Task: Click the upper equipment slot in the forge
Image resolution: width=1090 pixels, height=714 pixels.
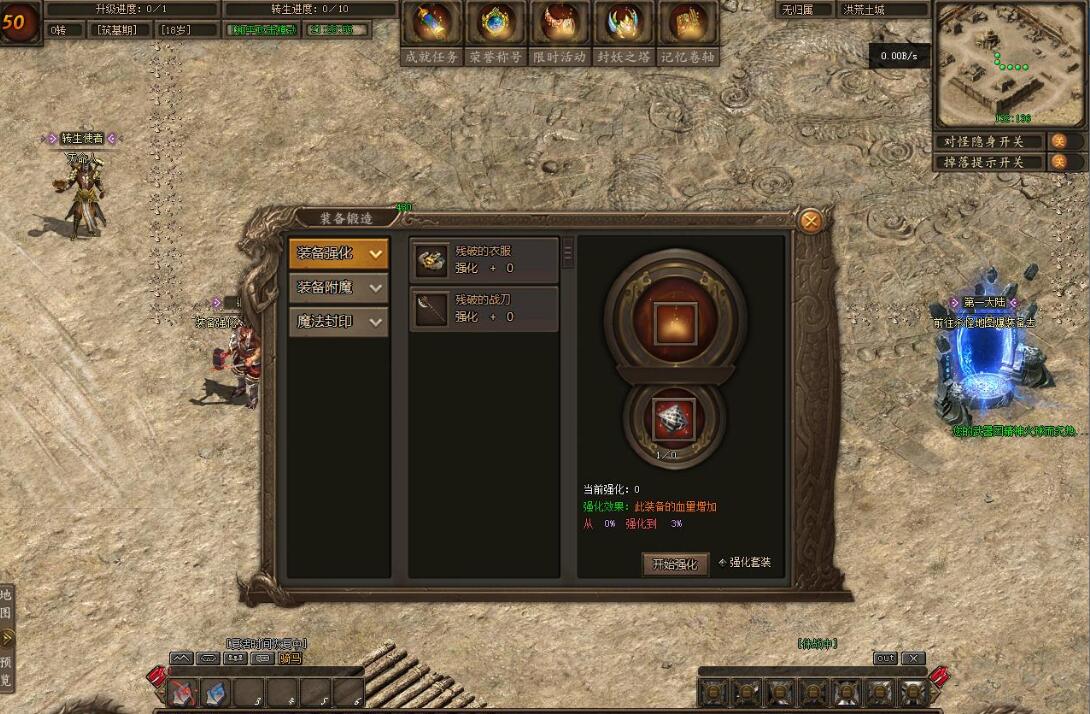Action: pyautogui.click(x=675, y=322)
